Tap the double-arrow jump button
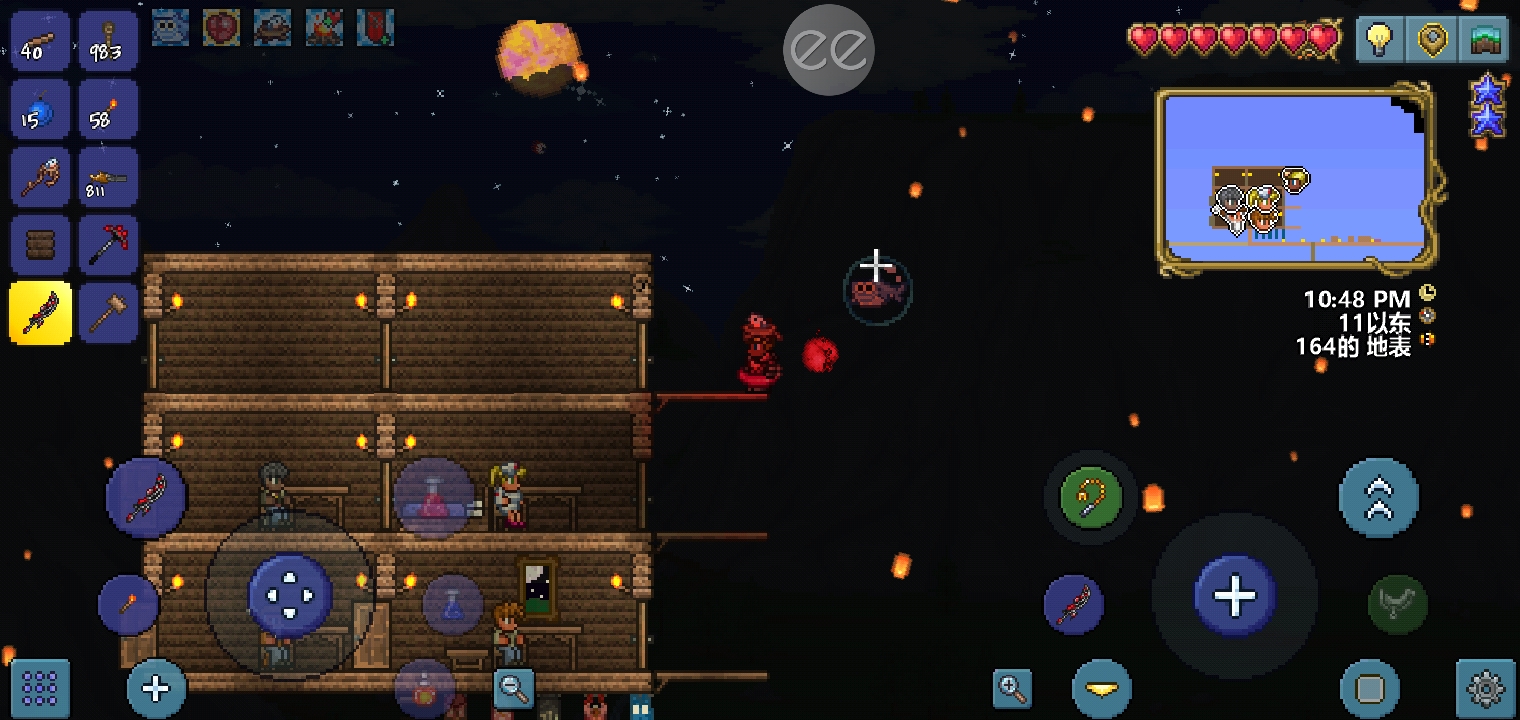Viewport: 1520px width, 720px height. pos(1378,498)
